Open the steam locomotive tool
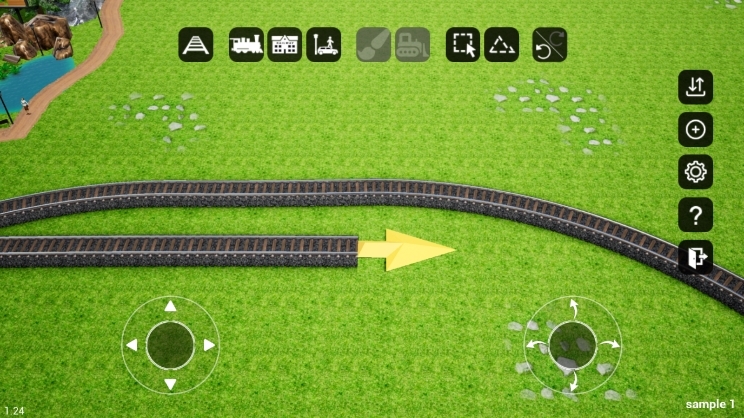Image resolution: width=744 pixels, height=418 pixels. [246, 45]
